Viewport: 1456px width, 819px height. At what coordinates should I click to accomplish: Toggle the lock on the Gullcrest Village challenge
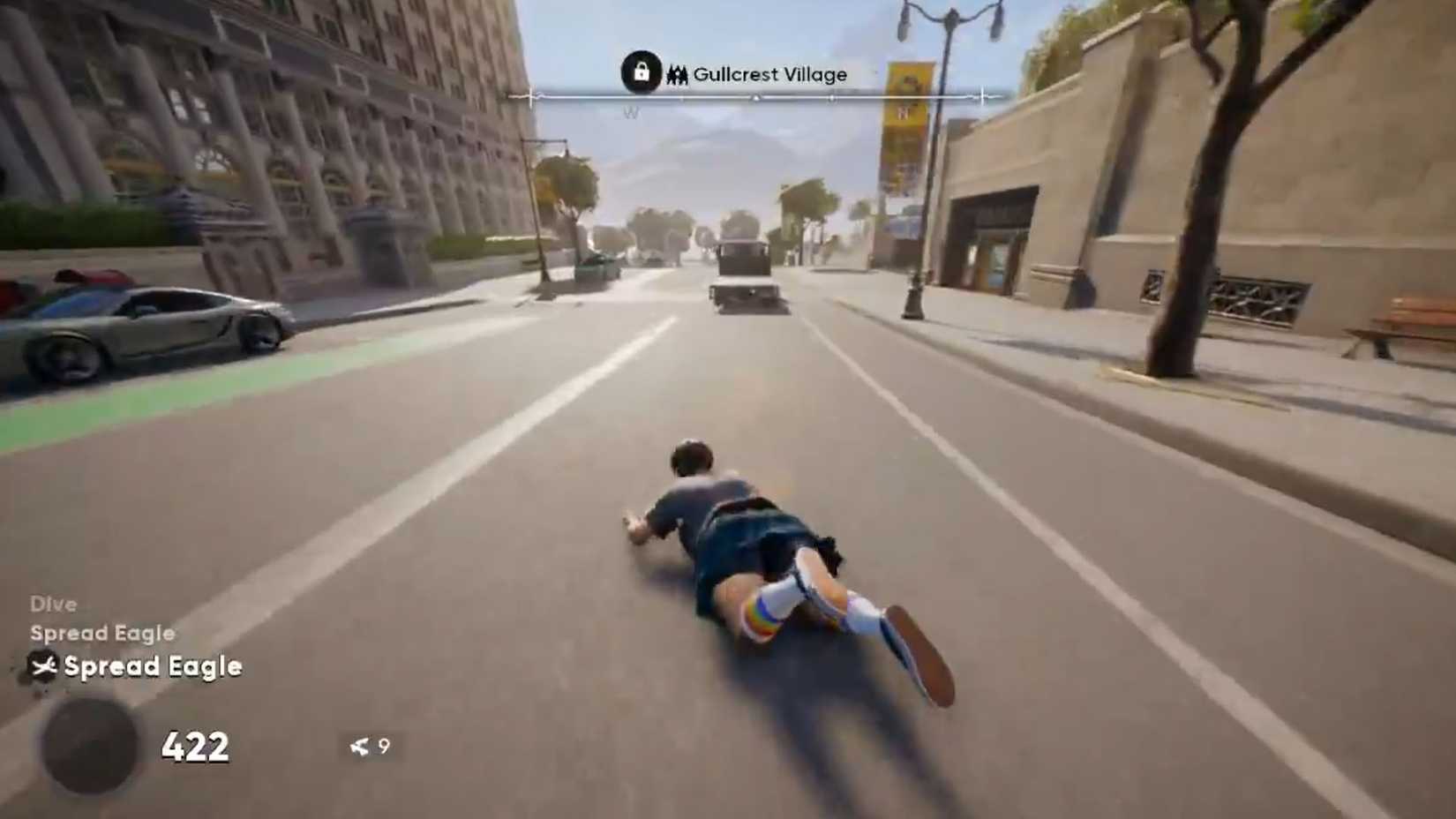tap(642, 74)
